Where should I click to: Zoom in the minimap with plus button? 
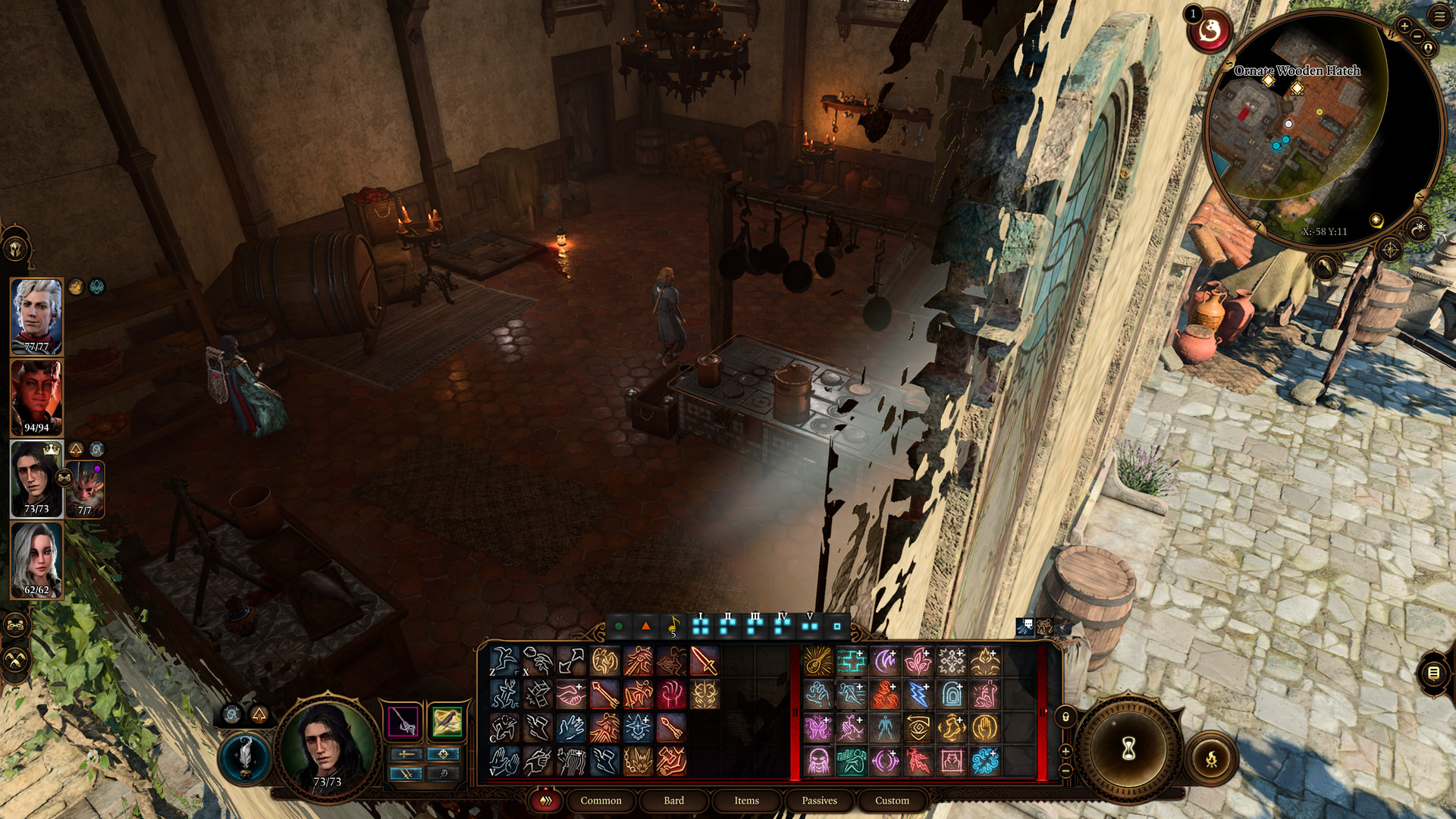(x=1404, y=27)
